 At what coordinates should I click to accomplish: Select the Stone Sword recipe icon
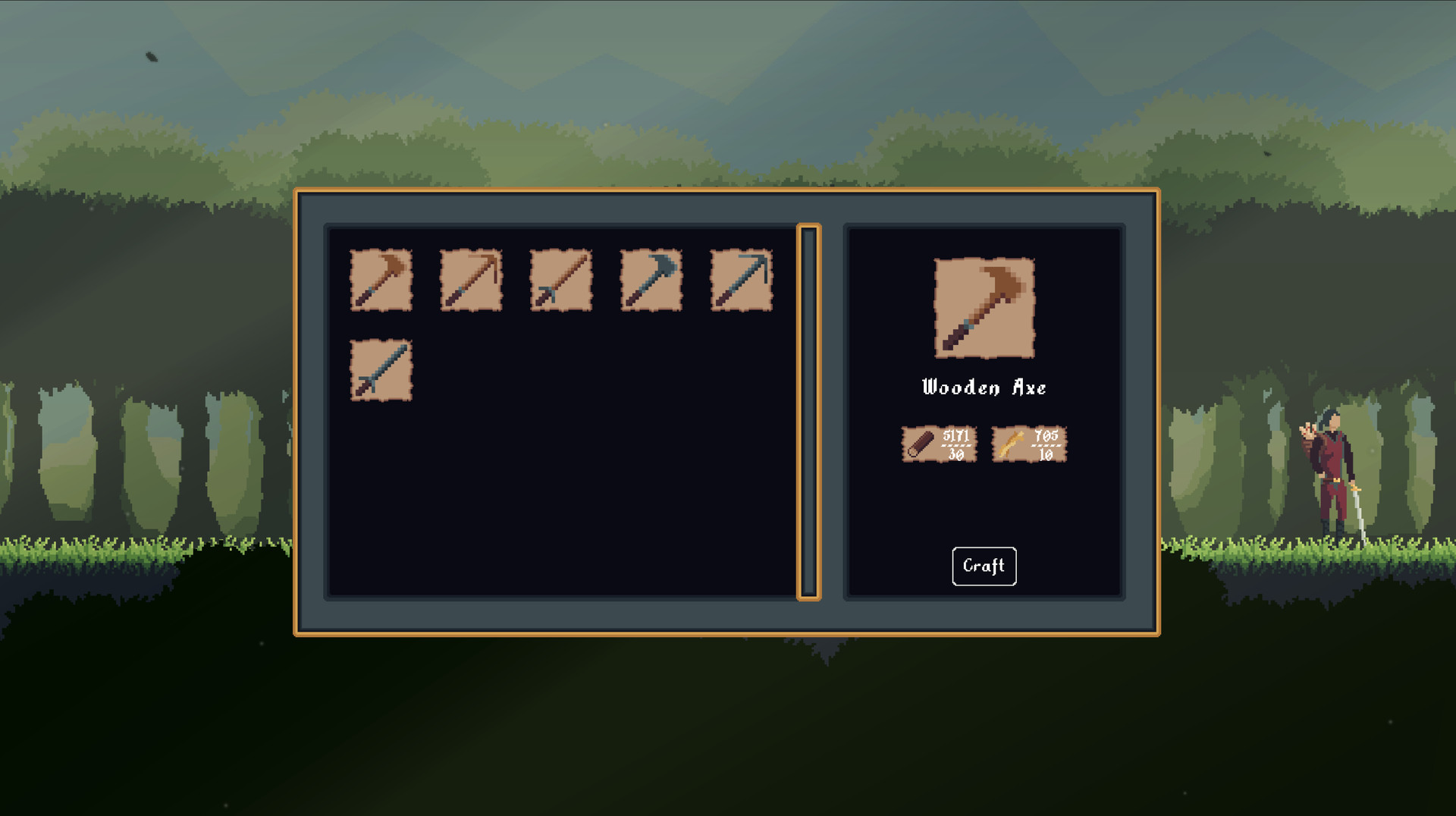(381, 369)
